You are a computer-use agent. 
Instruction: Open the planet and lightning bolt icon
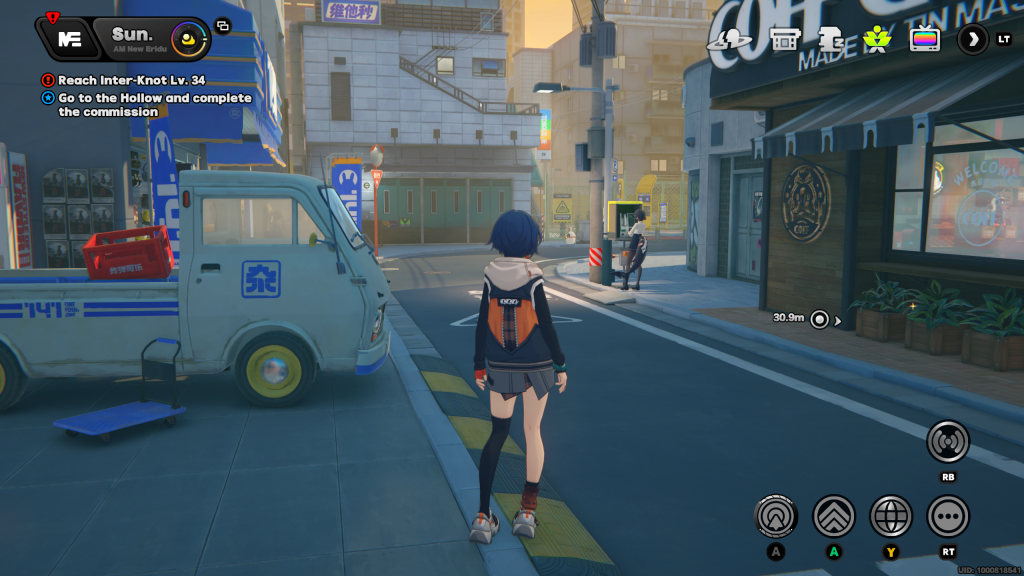[729, 40]
